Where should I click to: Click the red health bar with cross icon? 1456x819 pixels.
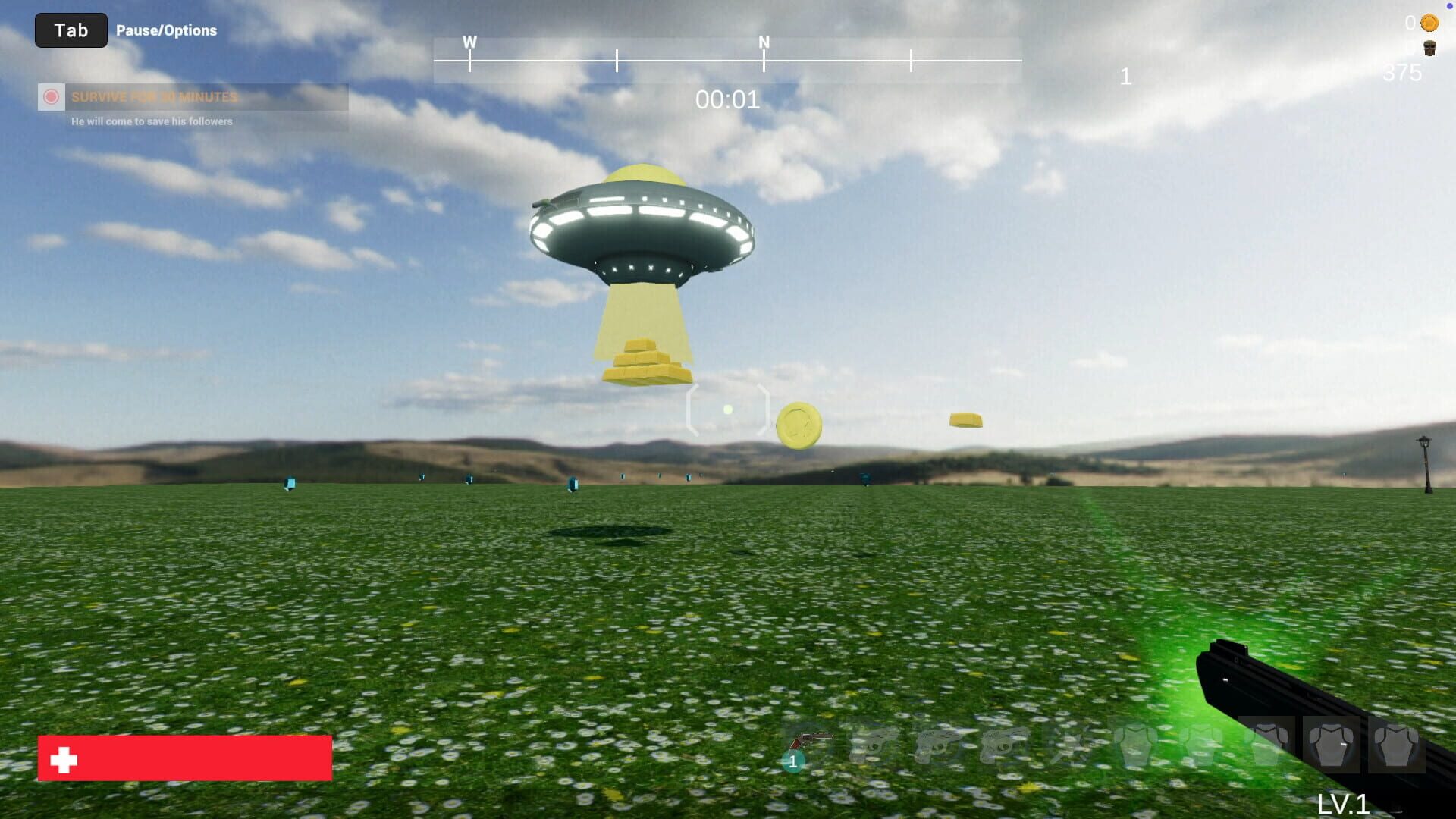pos(184,758)
